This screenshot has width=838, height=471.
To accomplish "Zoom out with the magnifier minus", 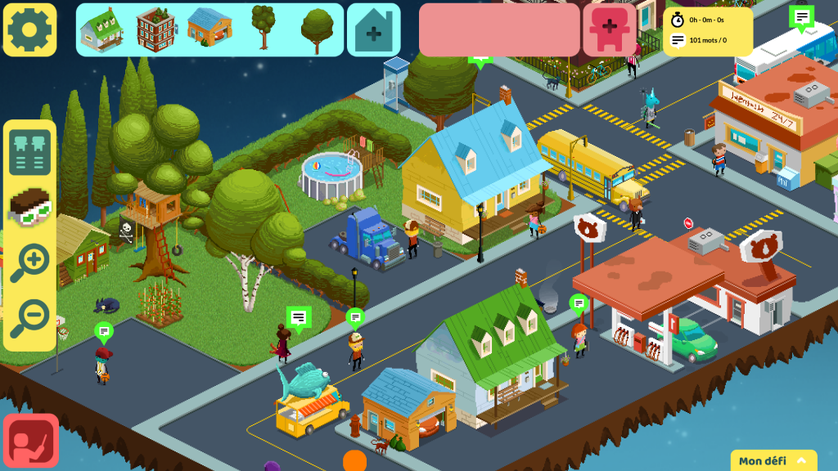I will (29, 319).
